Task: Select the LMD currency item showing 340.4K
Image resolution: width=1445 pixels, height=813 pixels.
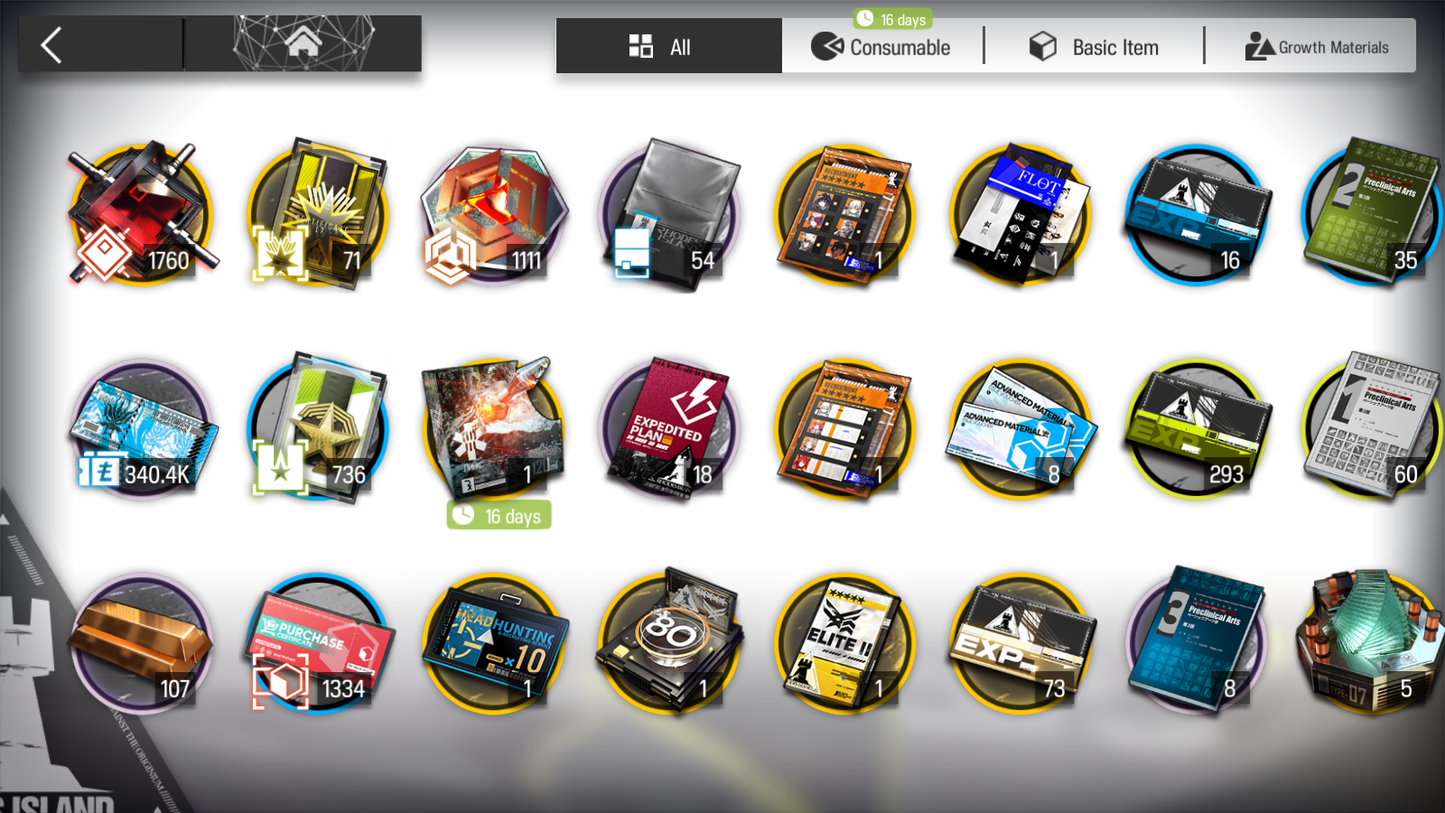Action: coord(141,428)
